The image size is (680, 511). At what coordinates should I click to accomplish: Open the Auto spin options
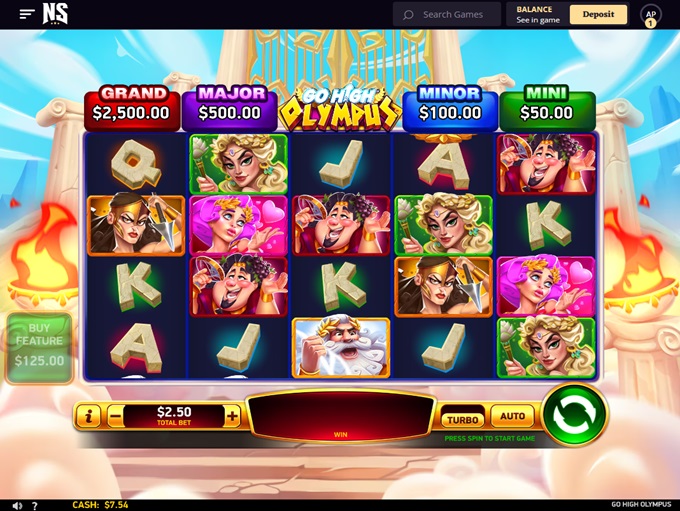[x=512, y=416]
